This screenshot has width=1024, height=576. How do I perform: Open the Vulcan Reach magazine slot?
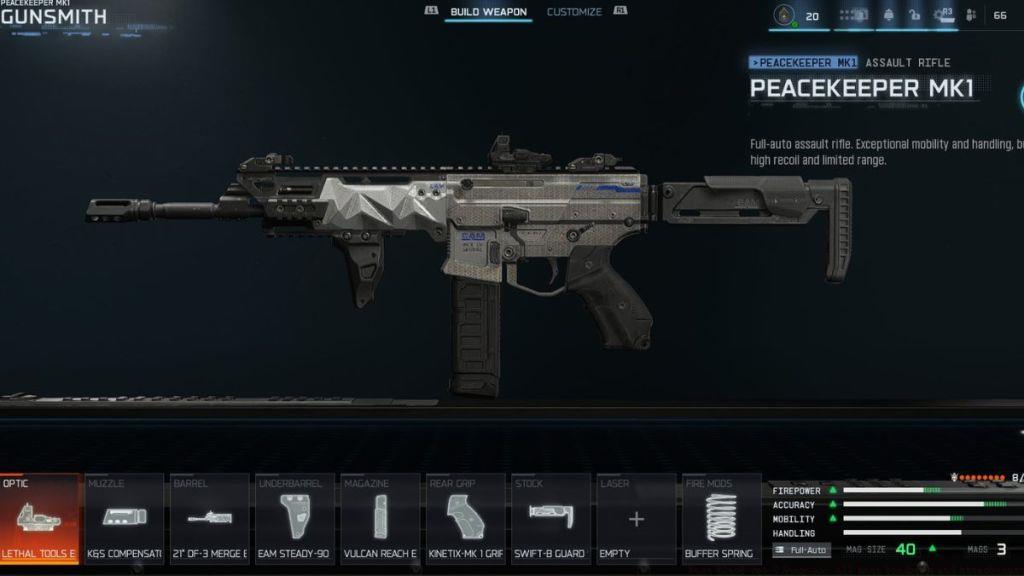tap(380, 518)
